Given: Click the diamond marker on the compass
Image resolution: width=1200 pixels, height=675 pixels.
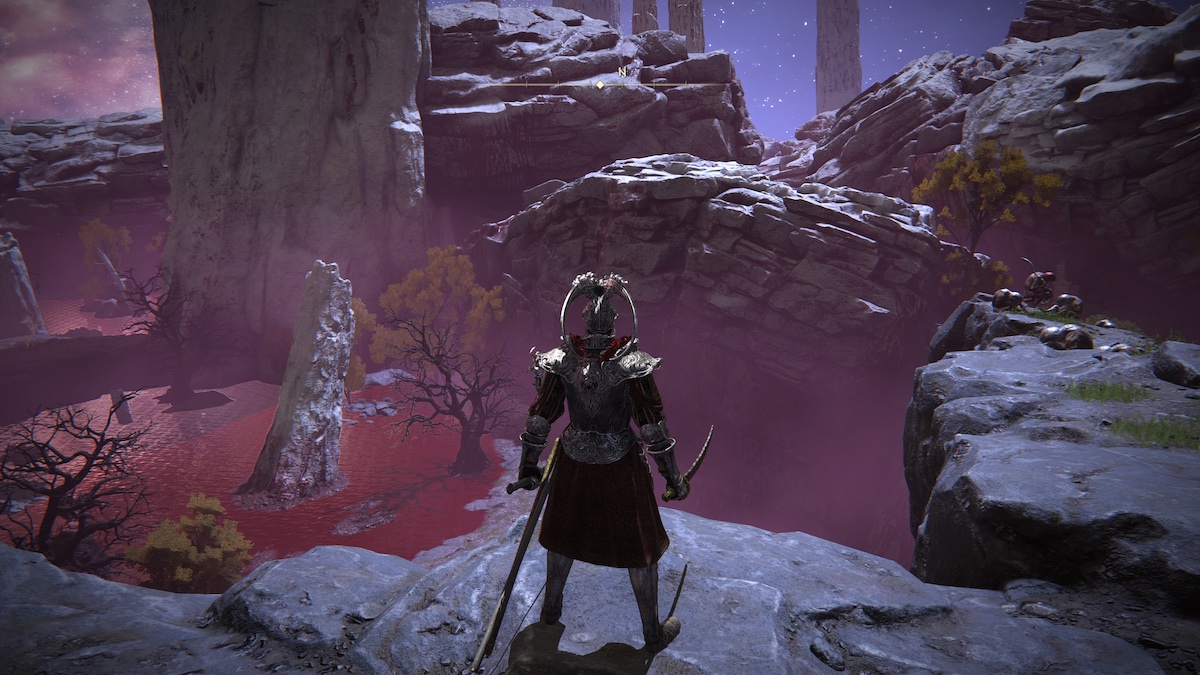Looking at the screenshot, I should (600, 85).
